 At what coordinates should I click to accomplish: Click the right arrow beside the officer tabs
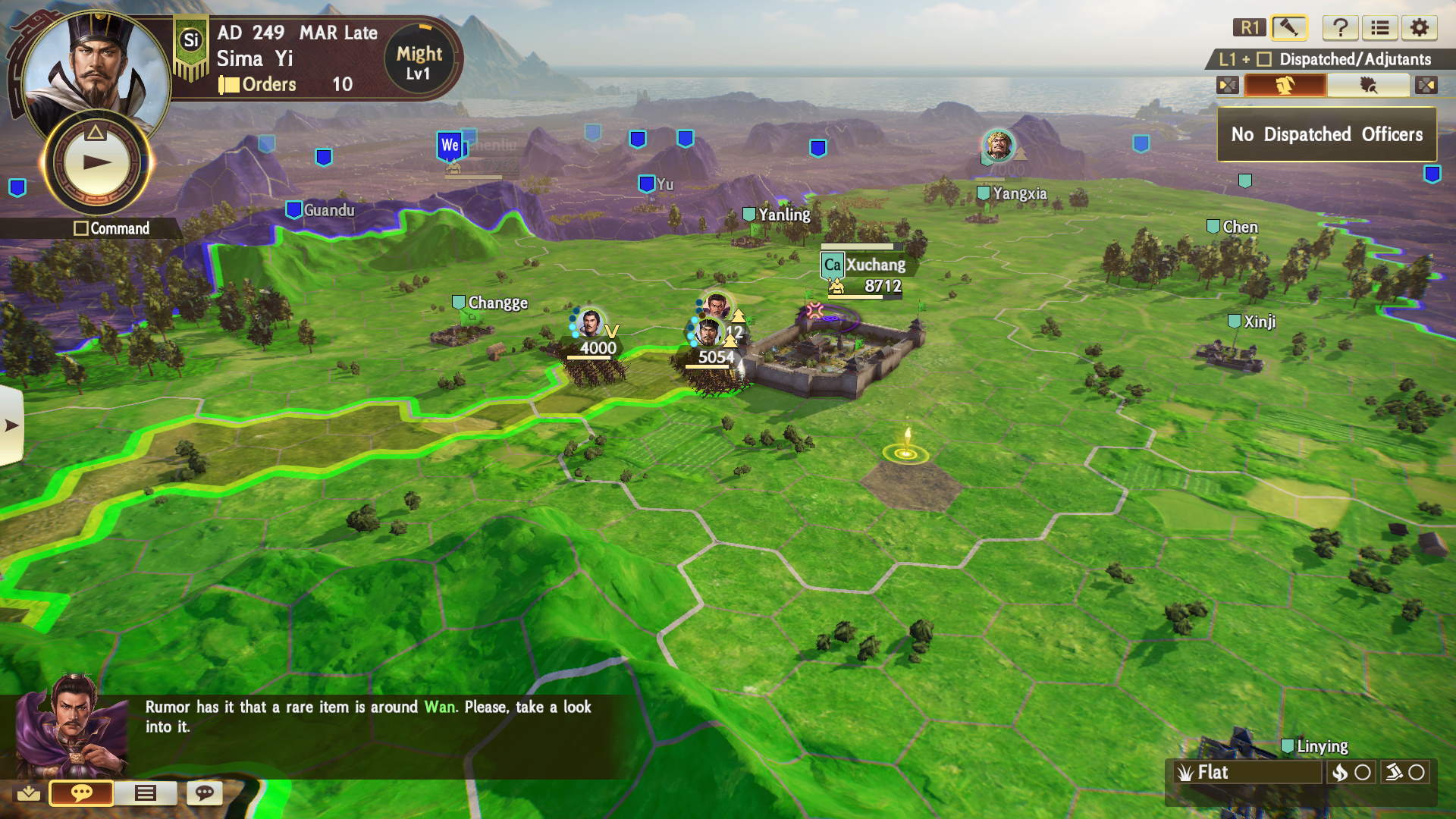click(1427, 85)
